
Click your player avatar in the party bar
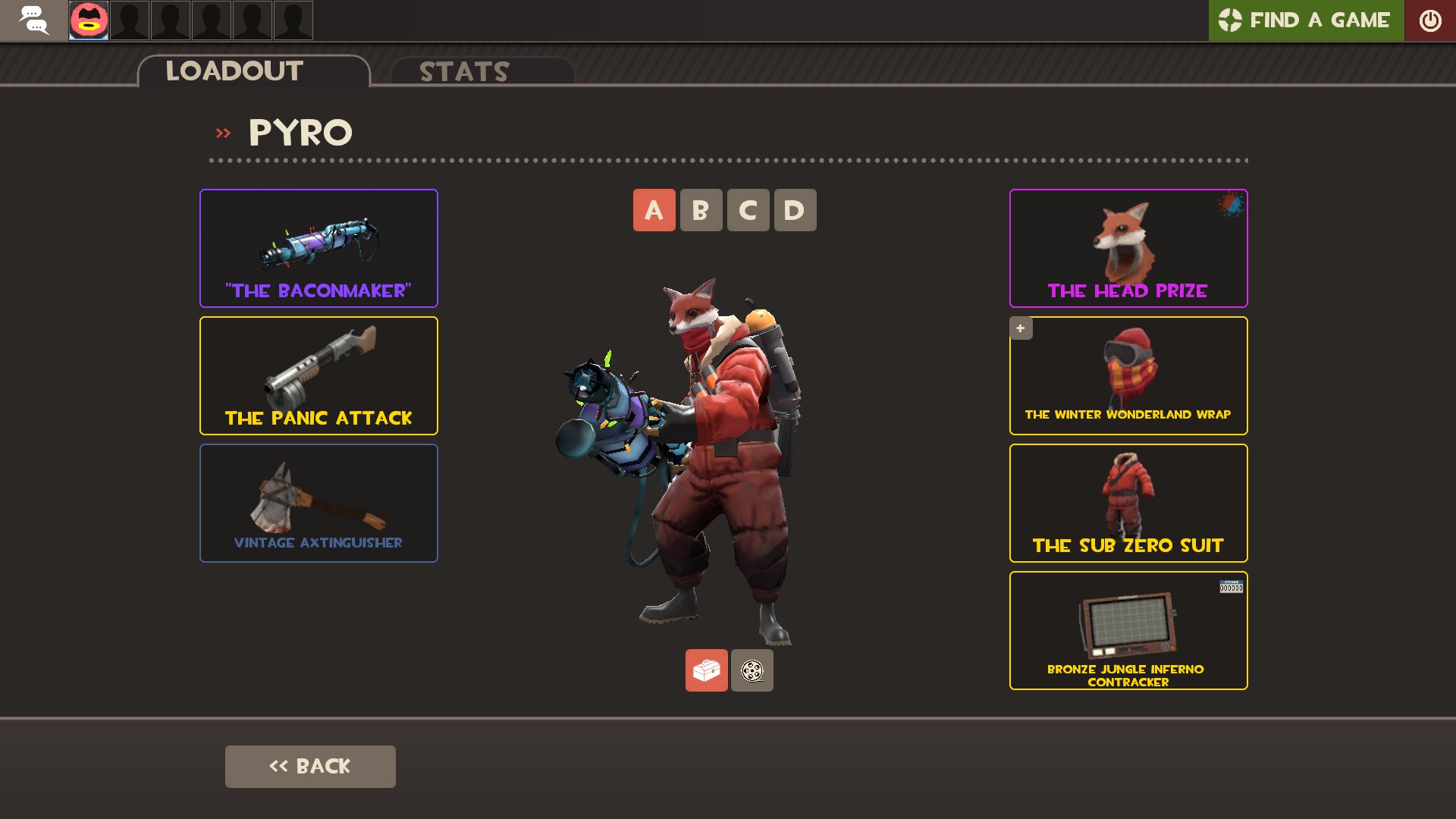click(x=88, y=20)
